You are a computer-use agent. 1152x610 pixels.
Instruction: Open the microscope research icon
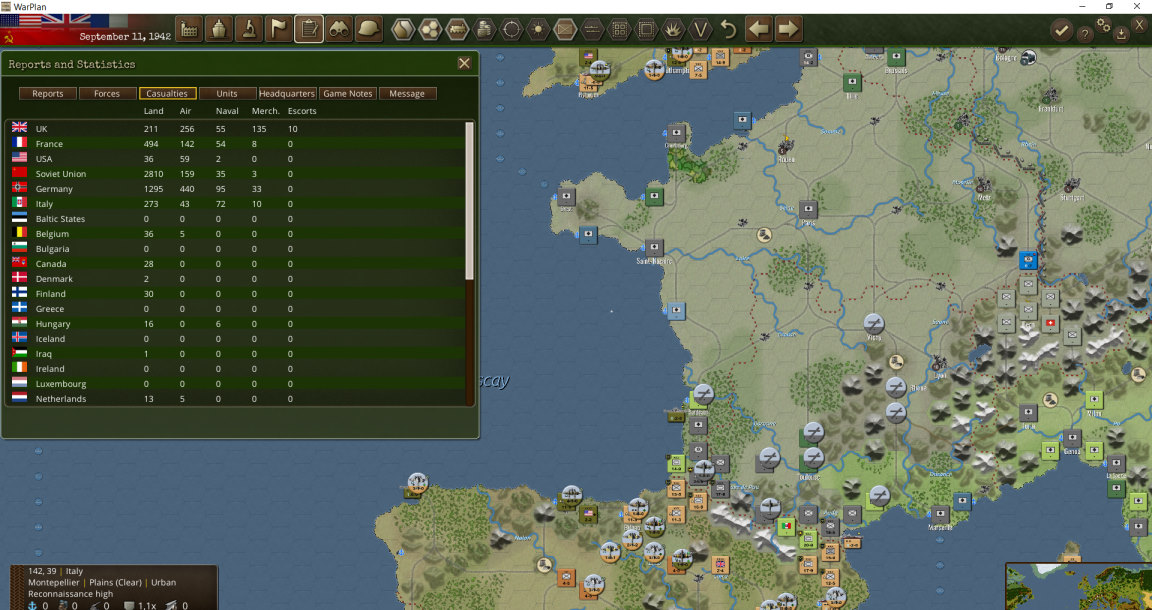[x=249, y=29]
